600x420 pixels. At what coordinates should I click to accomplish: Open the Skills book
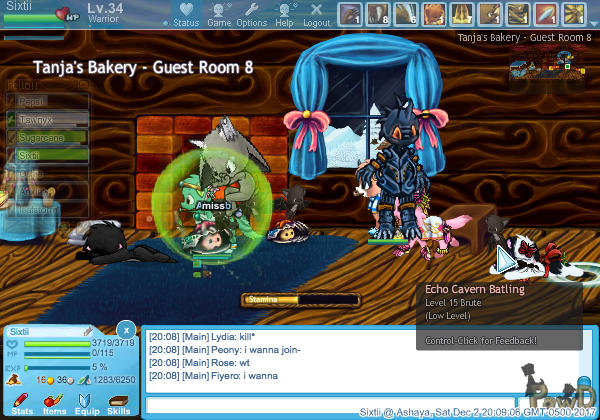pyautogui.click(x=118, y=400)
